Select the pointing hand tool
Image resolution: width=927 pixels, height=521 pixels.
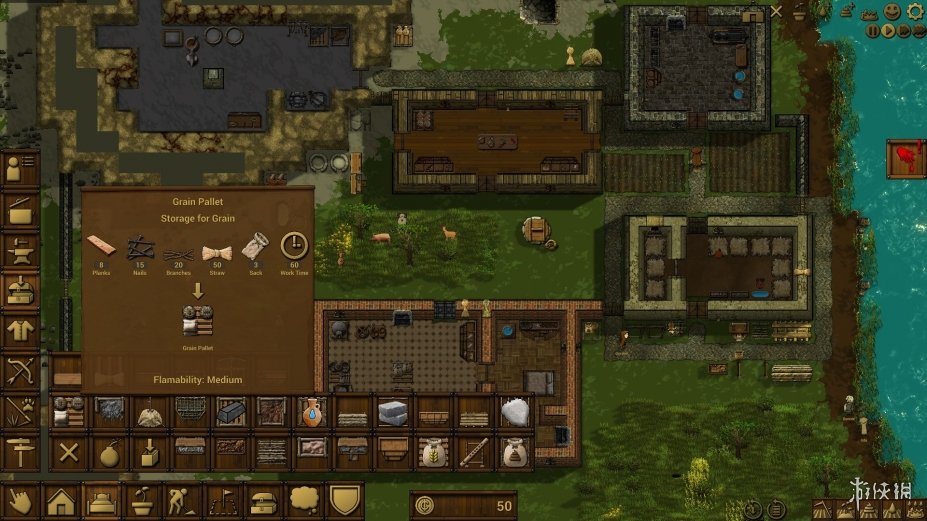20,500
